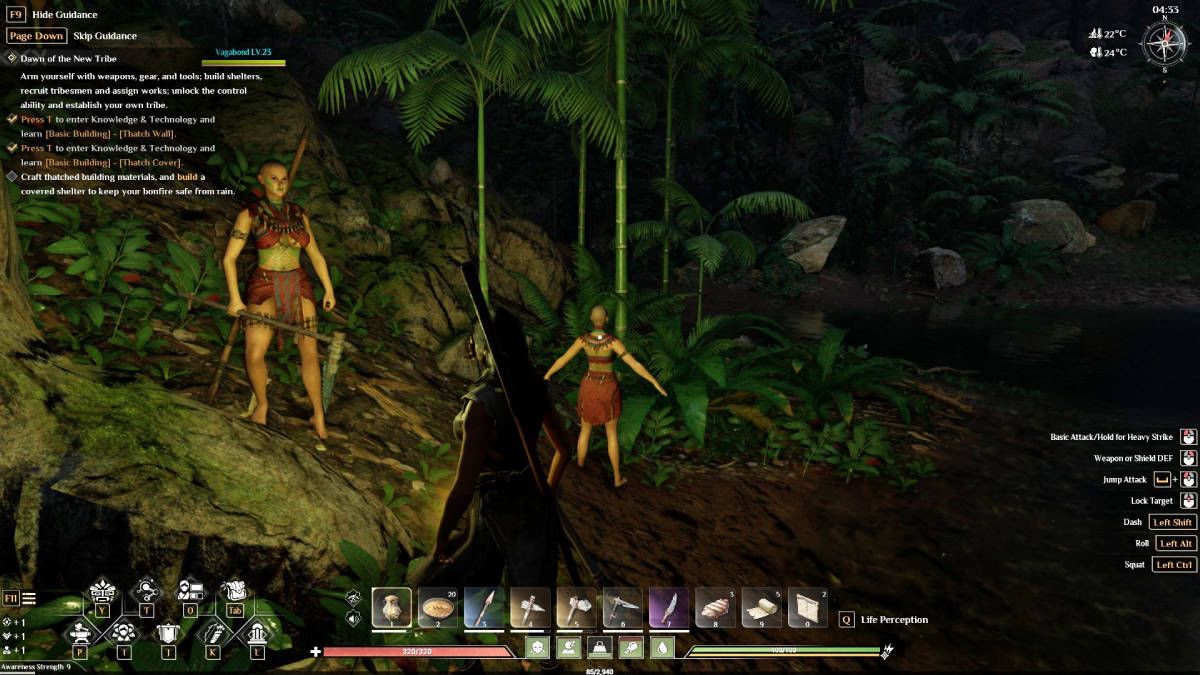
Task: Open the tribal mask menu icon
Action: point(102,591)
